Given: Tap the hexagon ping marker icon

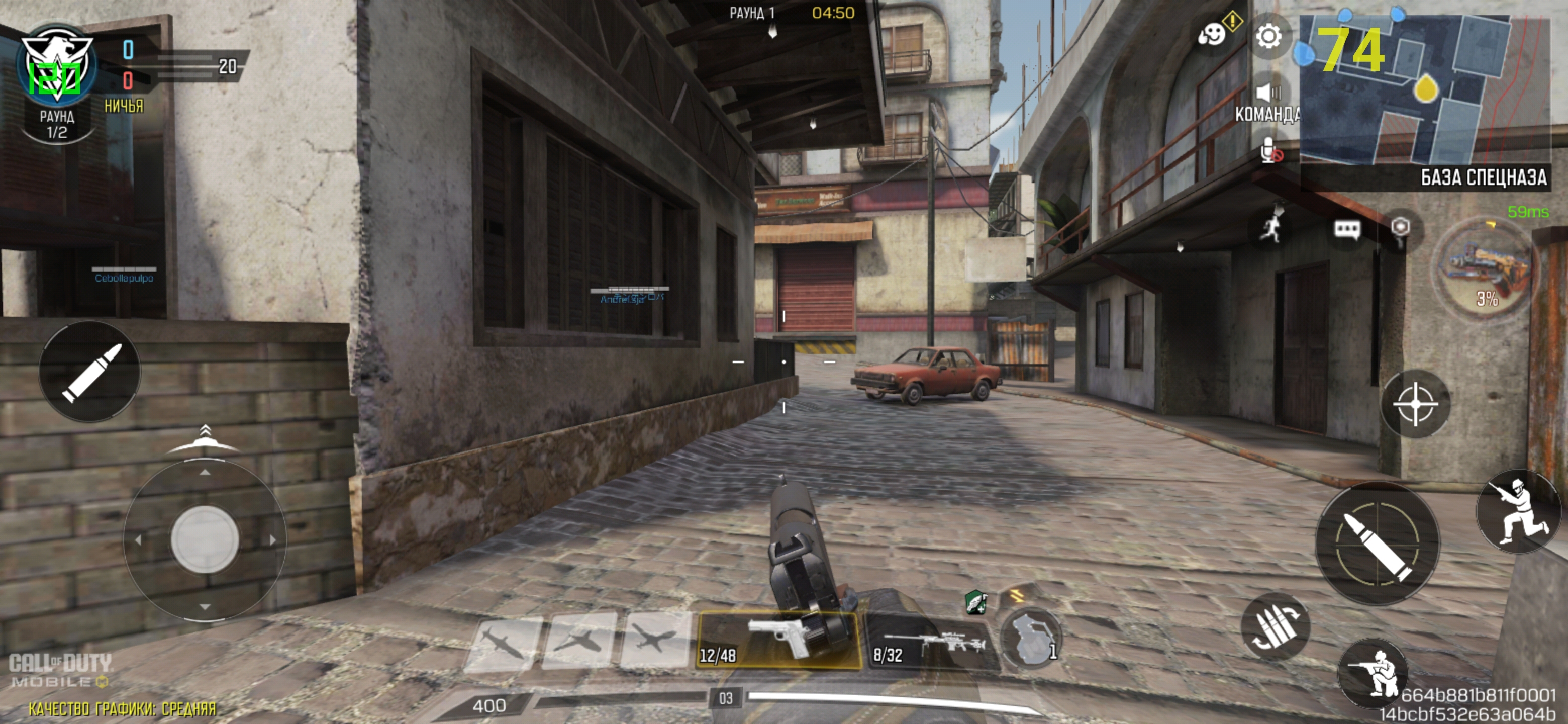Looking at the screenshot, I should (x=1401, y=228).
